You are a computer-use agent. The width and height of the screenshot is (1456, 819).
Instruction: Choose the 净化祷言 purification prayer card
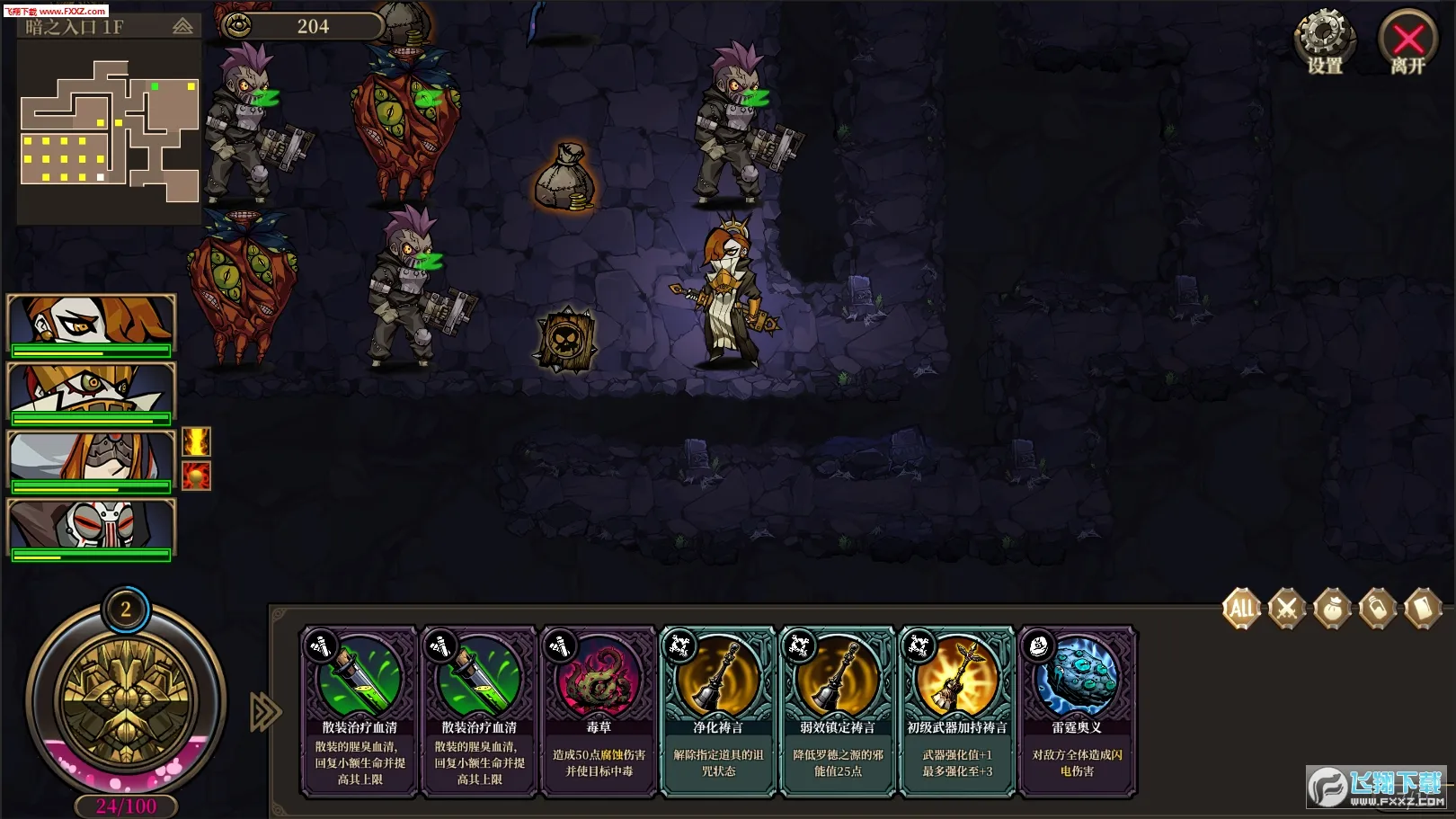coord(718,710)
